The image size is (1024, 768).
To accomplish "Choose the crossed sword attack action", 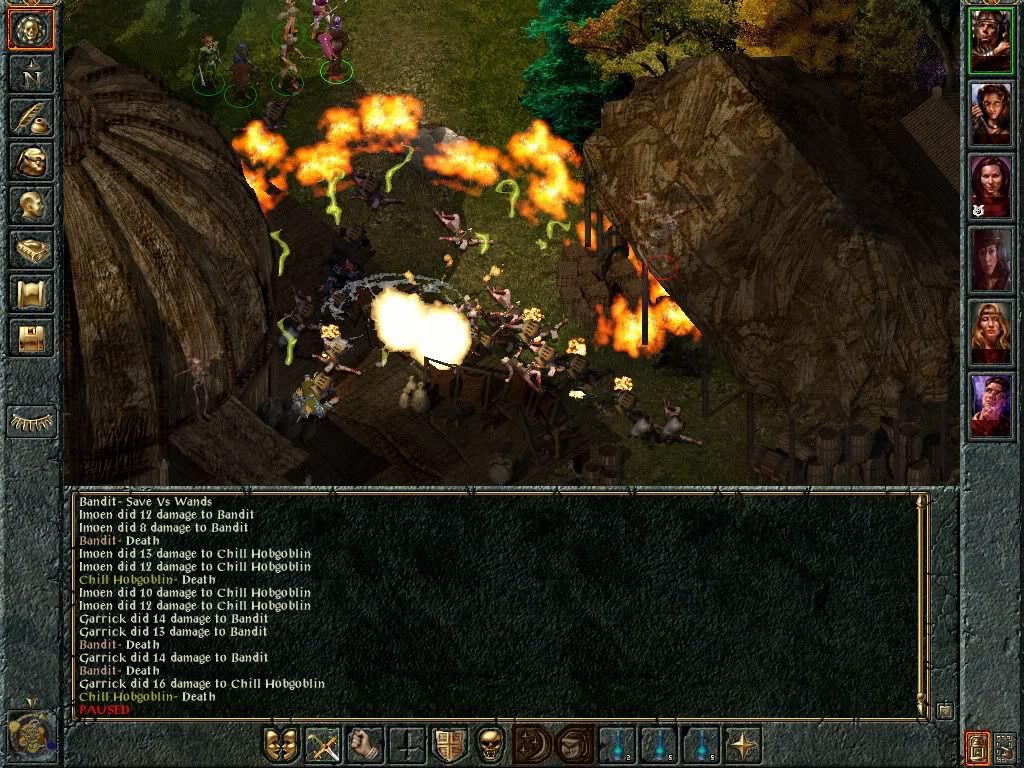I will [323, 745].
